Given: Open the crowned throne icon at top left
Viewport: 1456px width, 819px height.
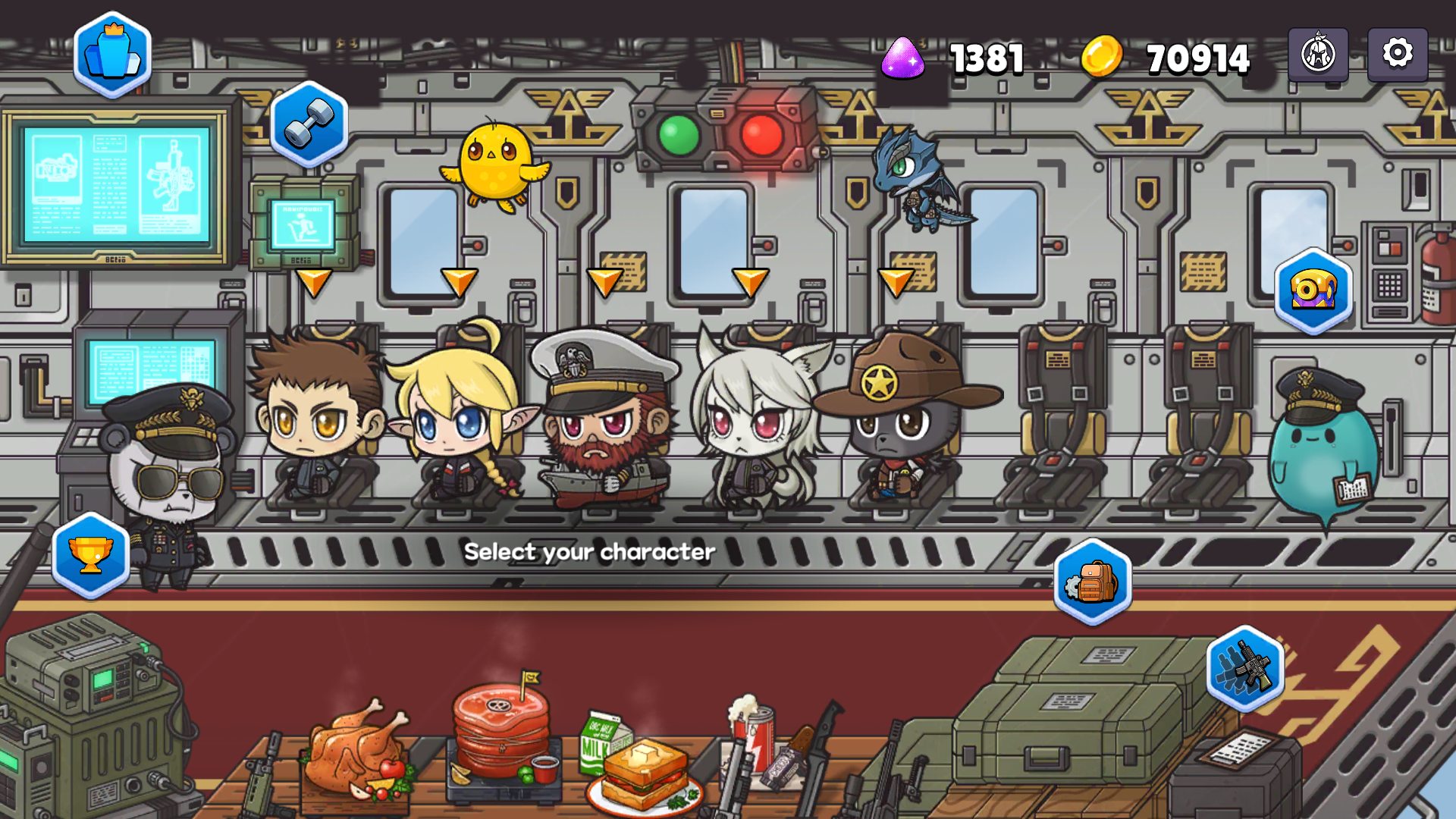Looking at the screenshot, I should click(114, 53).
